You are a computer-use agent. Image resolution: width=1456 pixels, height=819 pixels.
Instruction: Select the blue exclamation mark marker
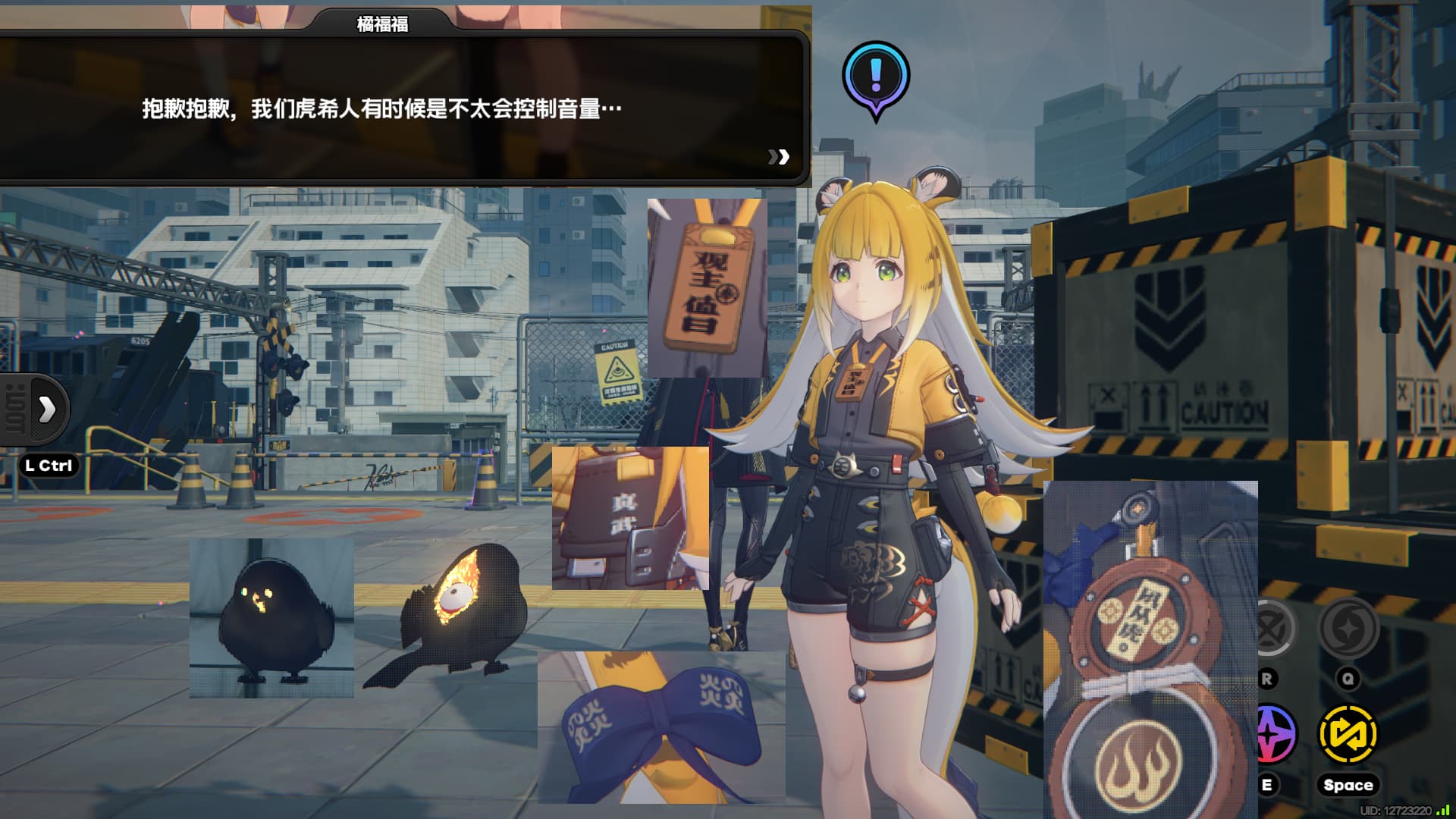tap(876, 76)
